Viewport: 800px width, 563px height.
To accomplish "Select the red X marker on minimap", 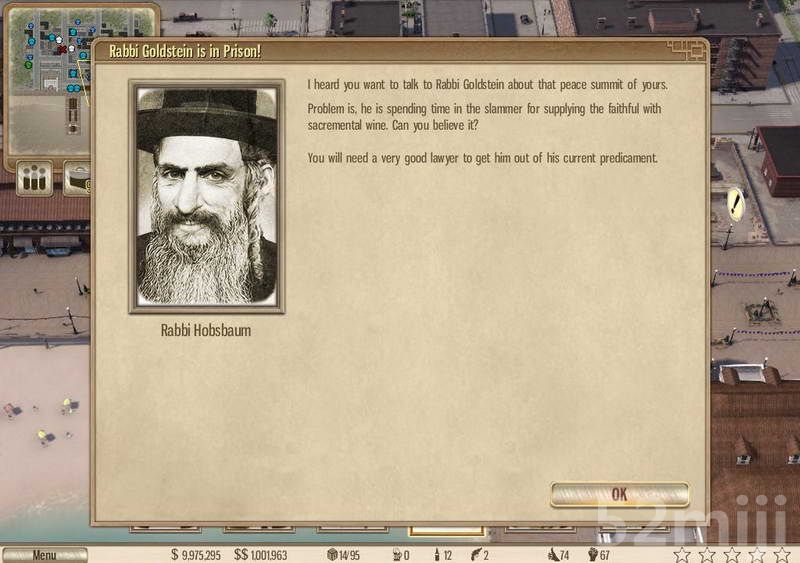I will (61, 49).
